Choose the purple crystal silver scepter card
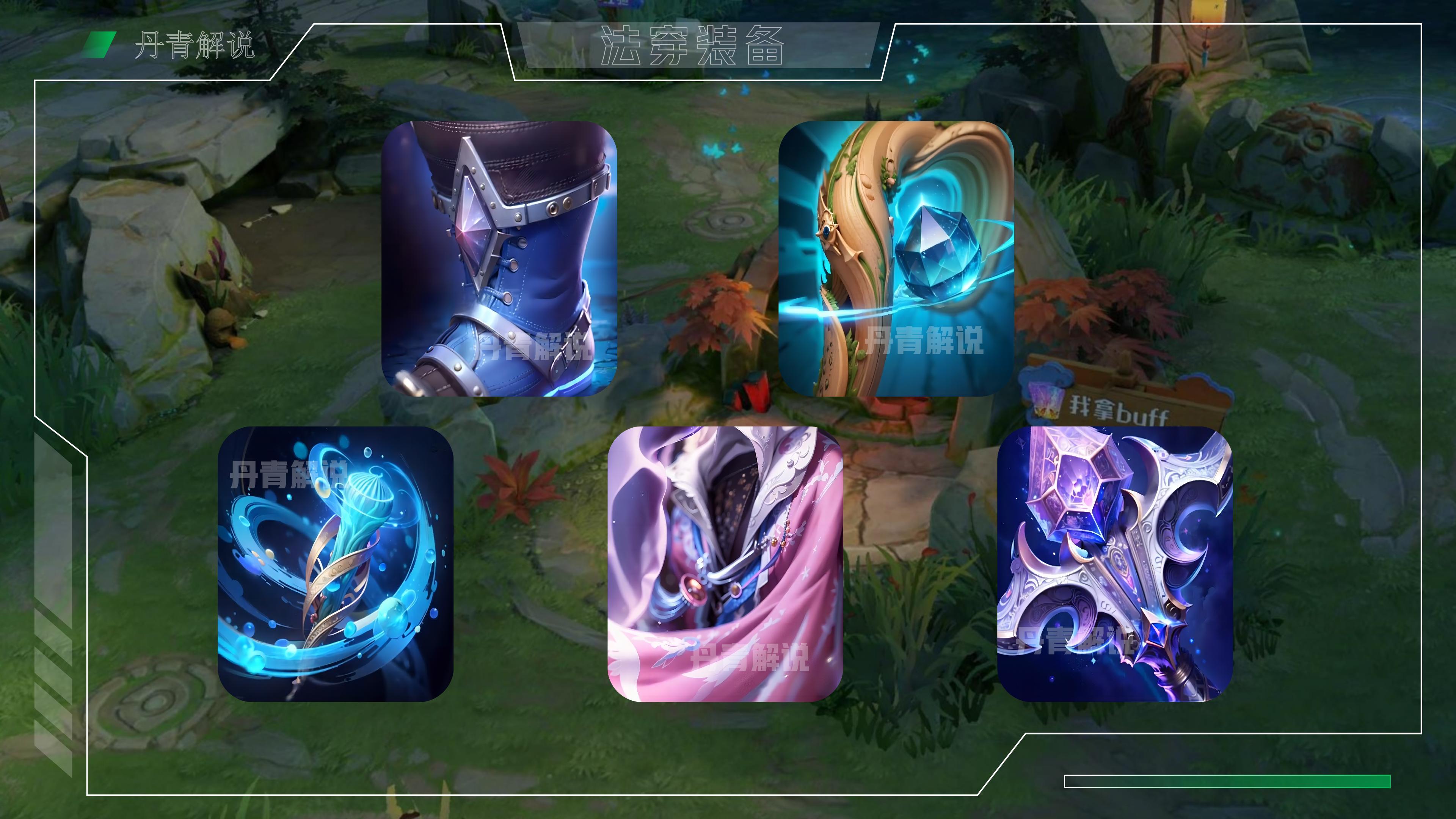This screenshot has width=1456, height=819. [x=1115, y=563]
